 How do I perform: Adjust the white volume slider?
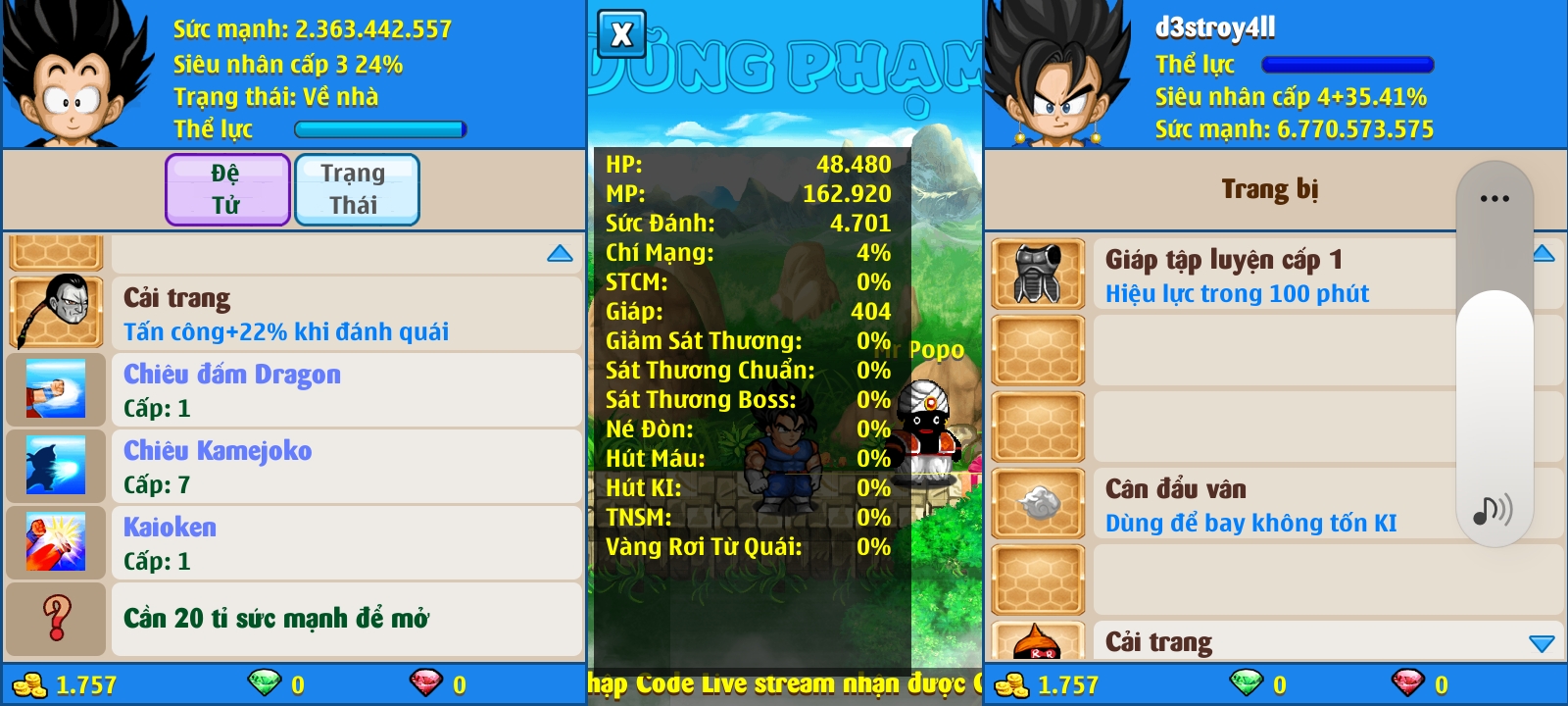pyautogui.click(x=1494, y=392)
